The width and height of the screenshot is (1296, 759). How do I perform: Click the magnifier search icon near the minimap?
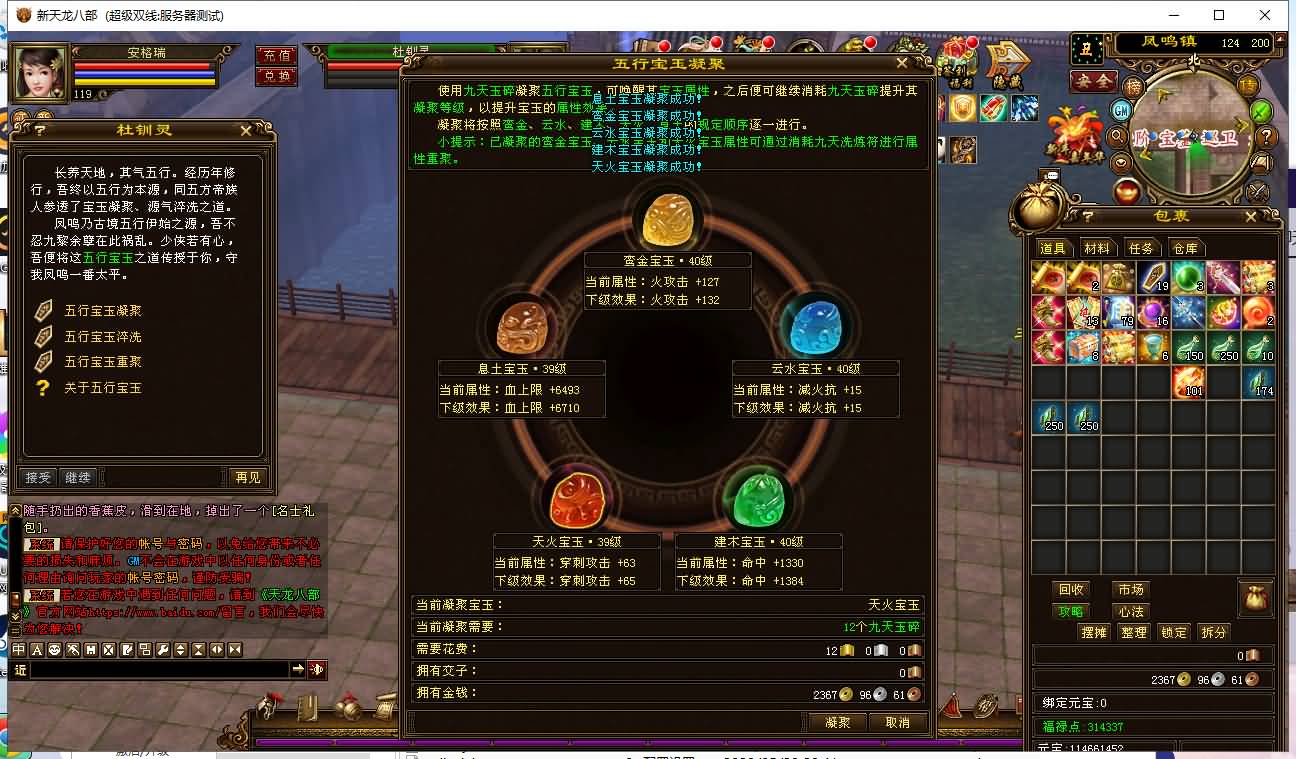pyautogui.click(x=1118, y=137)
